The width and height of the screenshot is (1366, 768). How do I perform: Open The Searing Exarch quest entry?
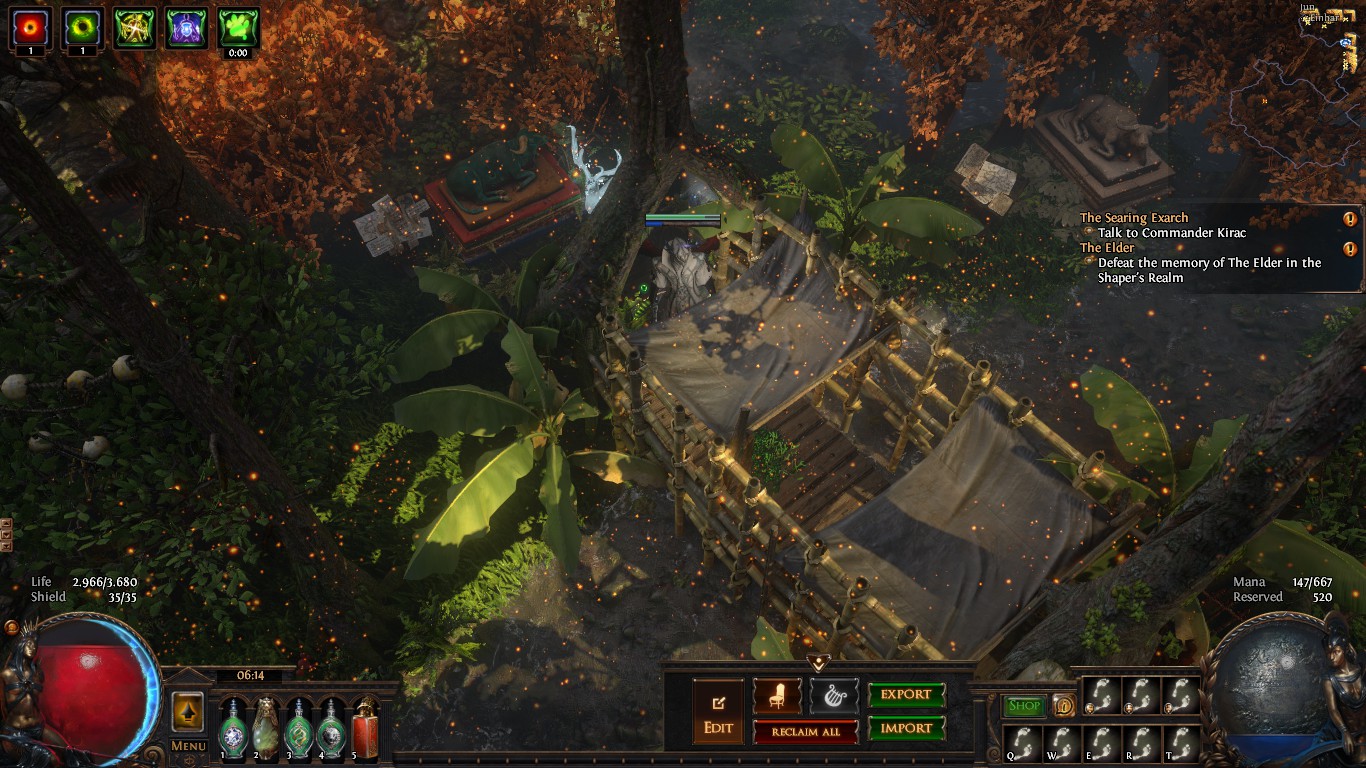pos(1134,218)
